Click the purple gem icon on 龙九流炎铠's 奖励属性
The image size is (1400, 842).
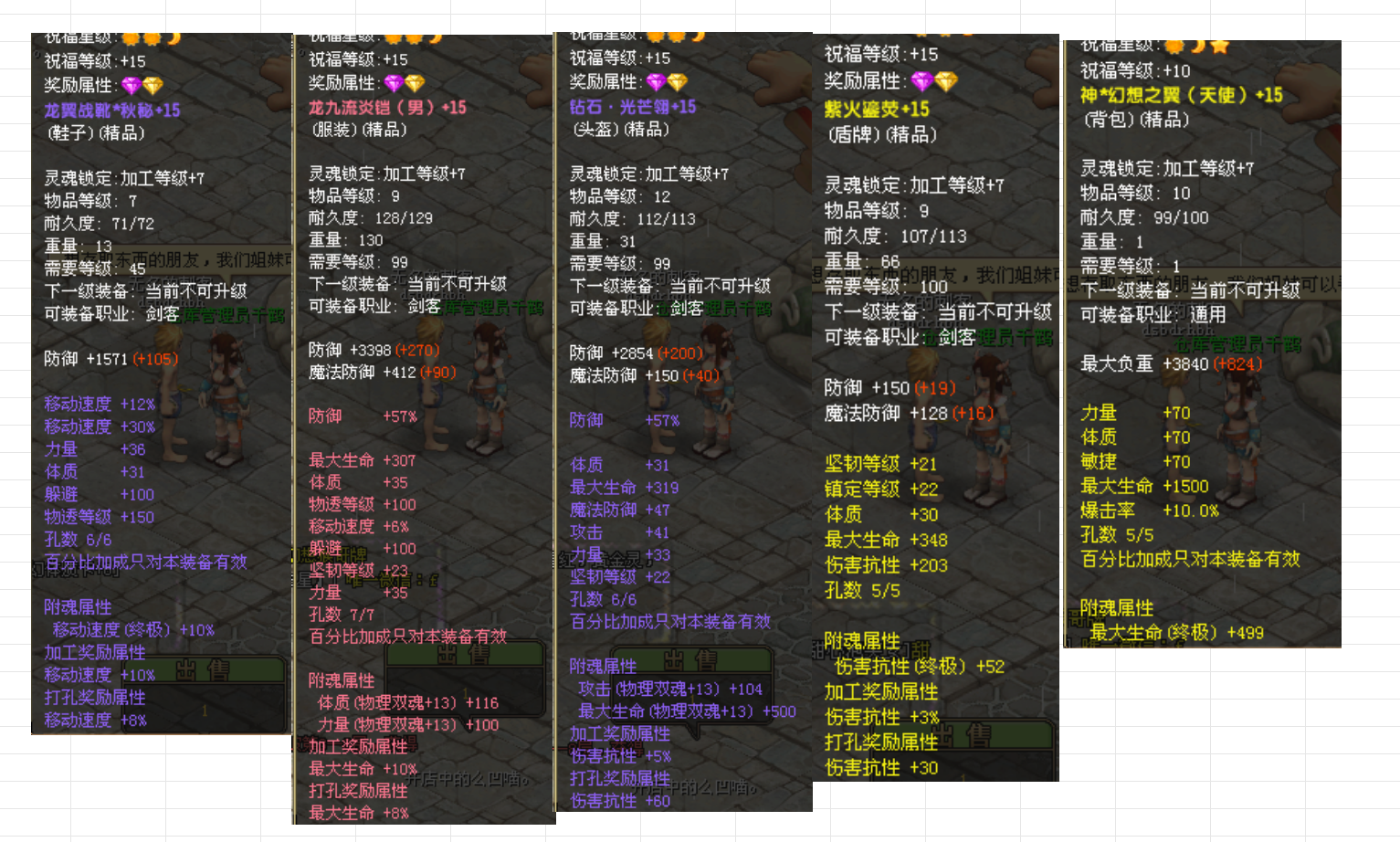coord(394,83)
